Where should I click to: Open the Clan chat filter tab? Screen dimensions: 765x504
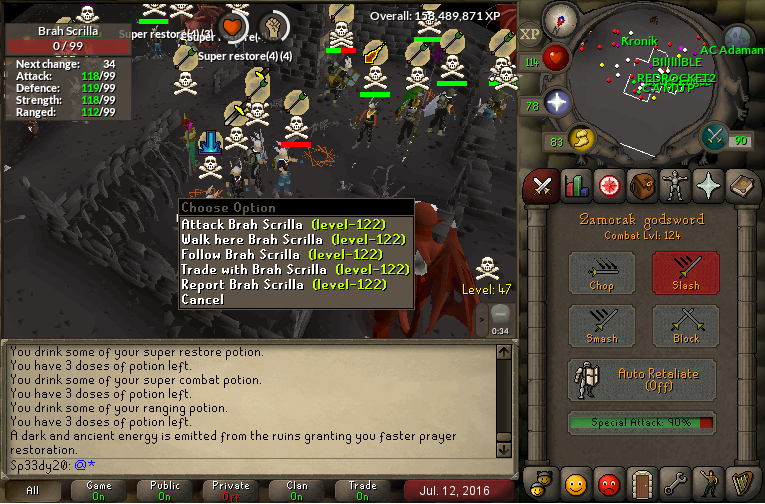coord(299,490)
